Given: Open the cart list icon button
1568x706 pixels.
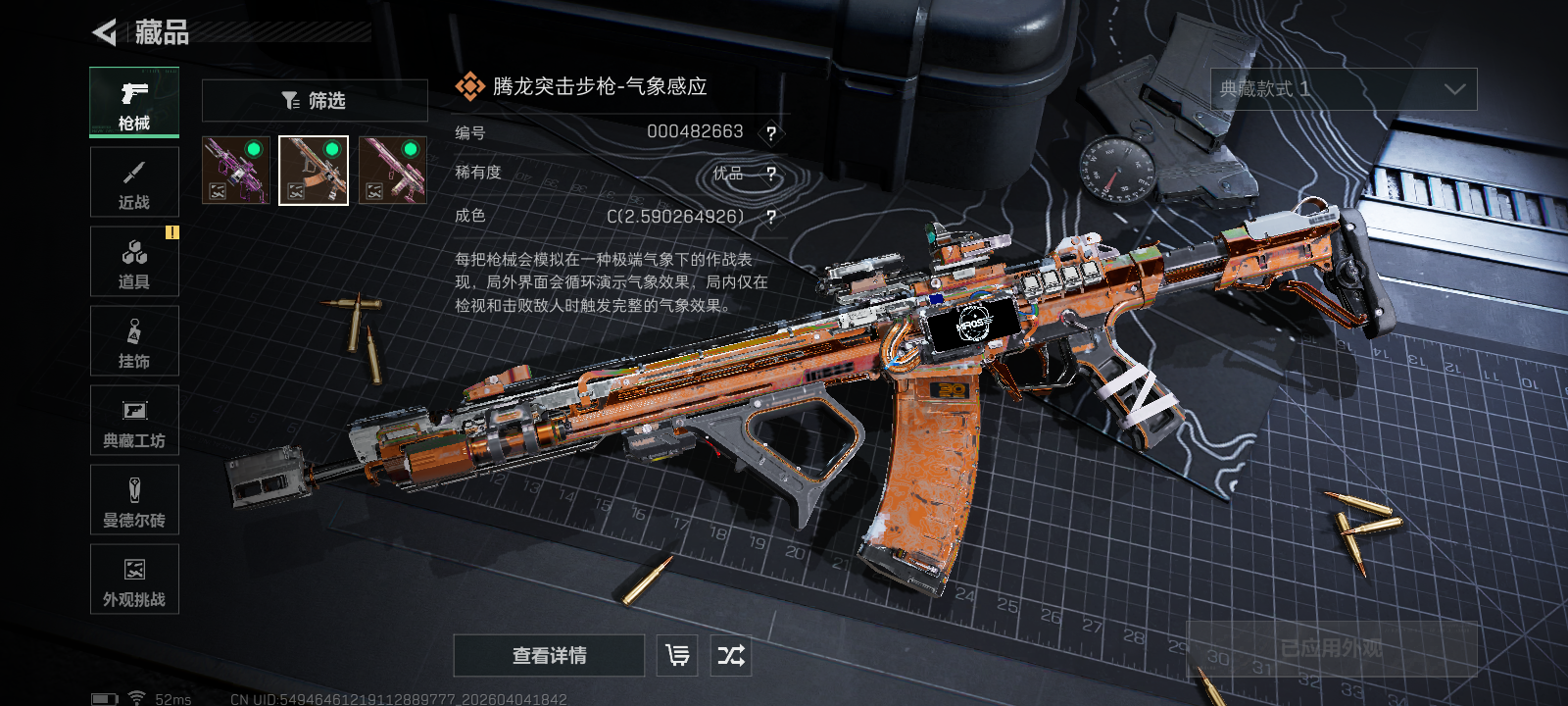Looking at the screenshot, I should point(677,655).
